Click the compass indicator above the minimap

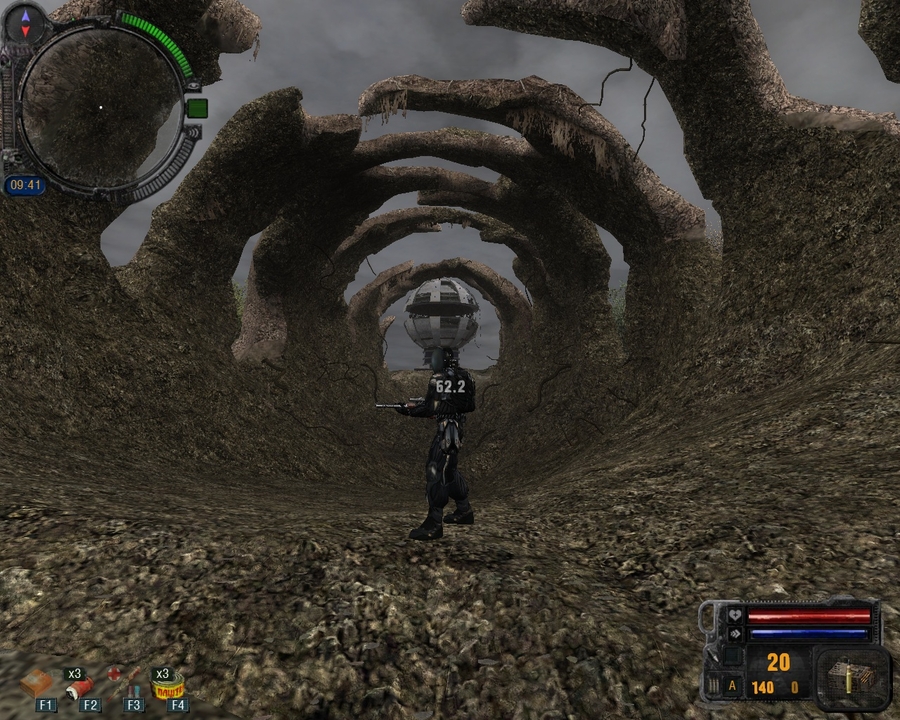pos(25,24)
